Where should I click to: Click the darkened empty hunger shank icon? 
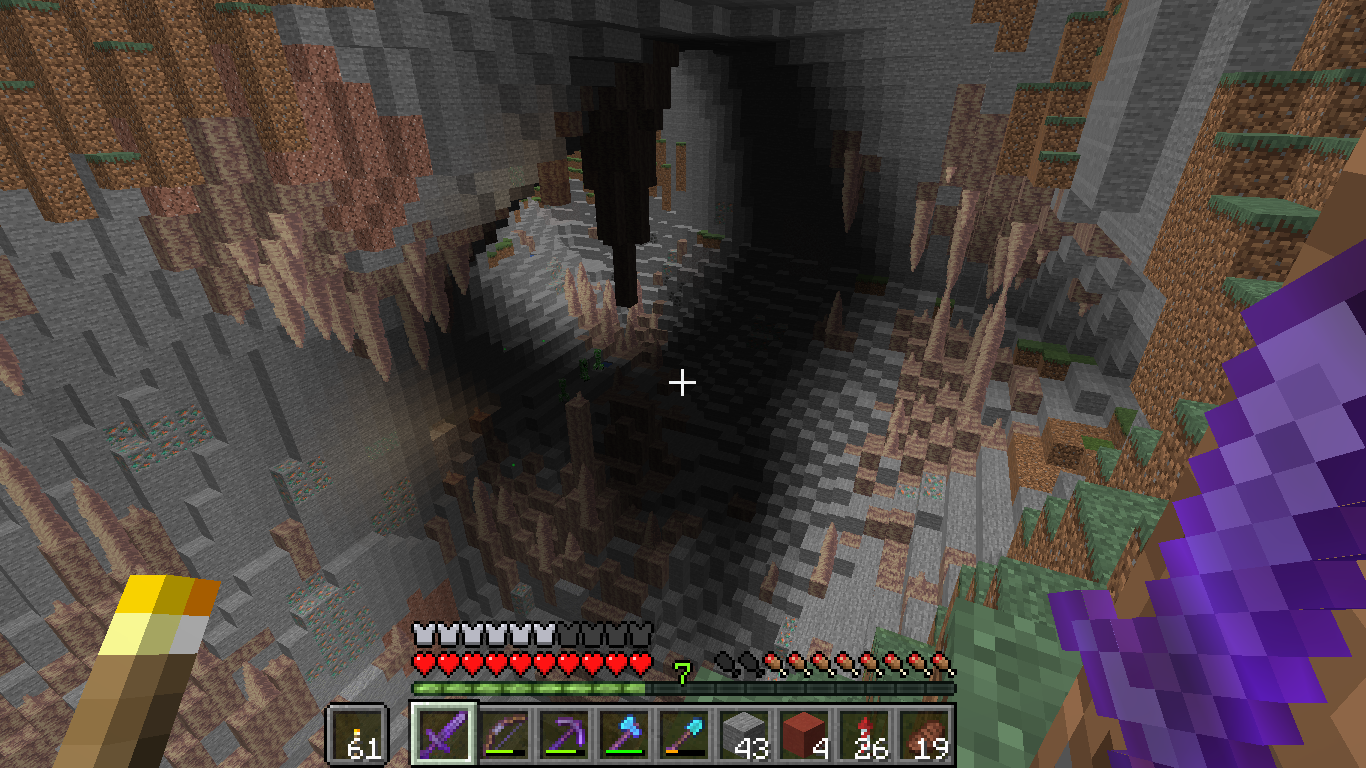[722, 661]
